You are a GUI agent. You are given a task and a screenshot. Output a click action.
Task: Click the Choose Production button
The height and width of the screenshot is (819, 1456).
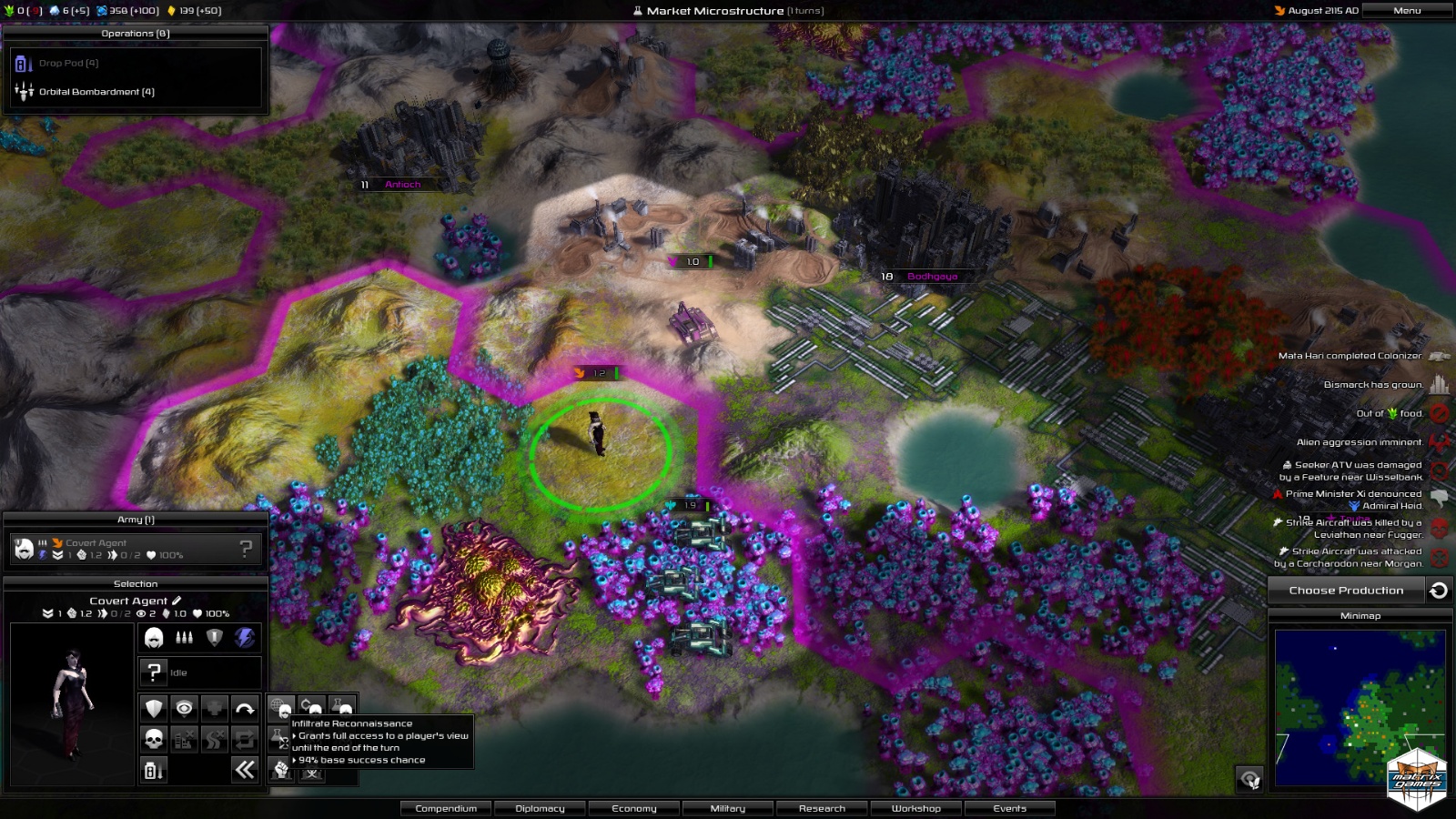1346,591
